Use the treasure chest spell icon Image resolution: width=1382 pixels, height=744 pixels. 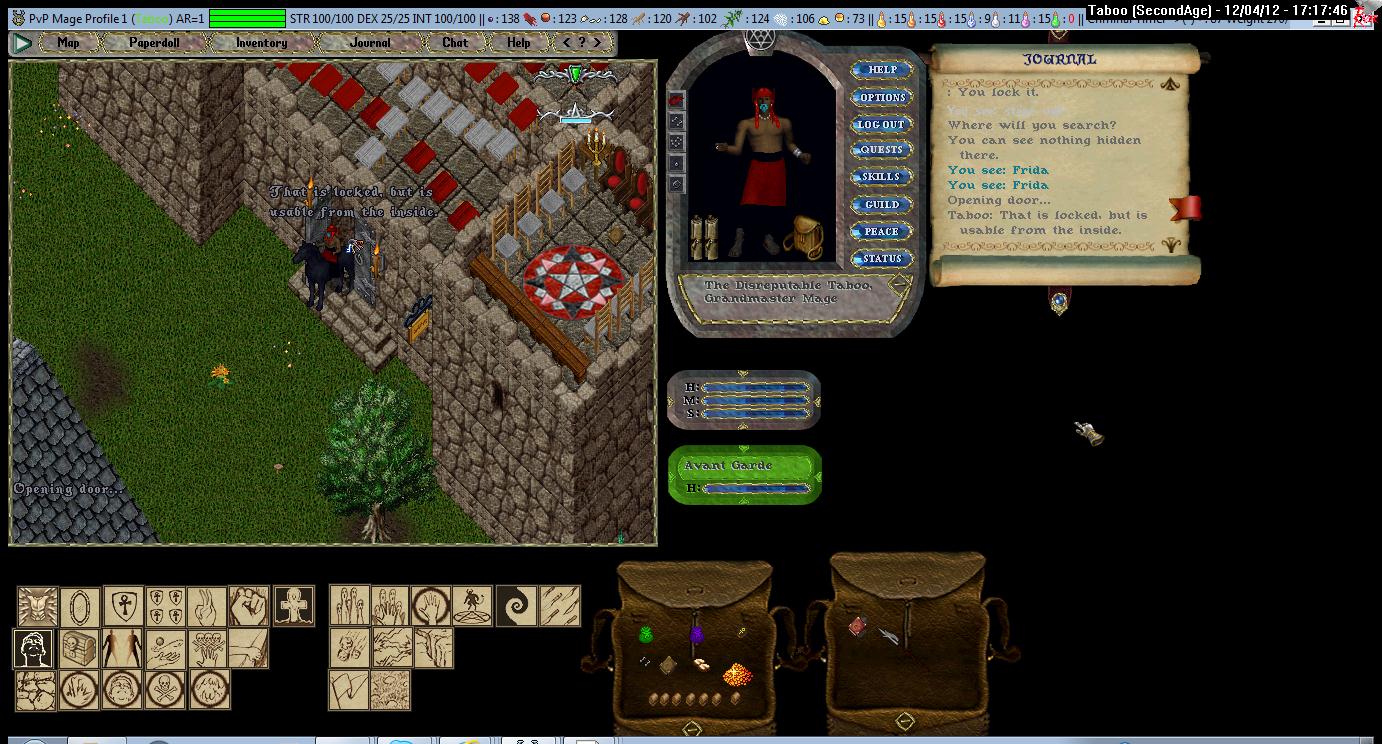coord(80,648)
